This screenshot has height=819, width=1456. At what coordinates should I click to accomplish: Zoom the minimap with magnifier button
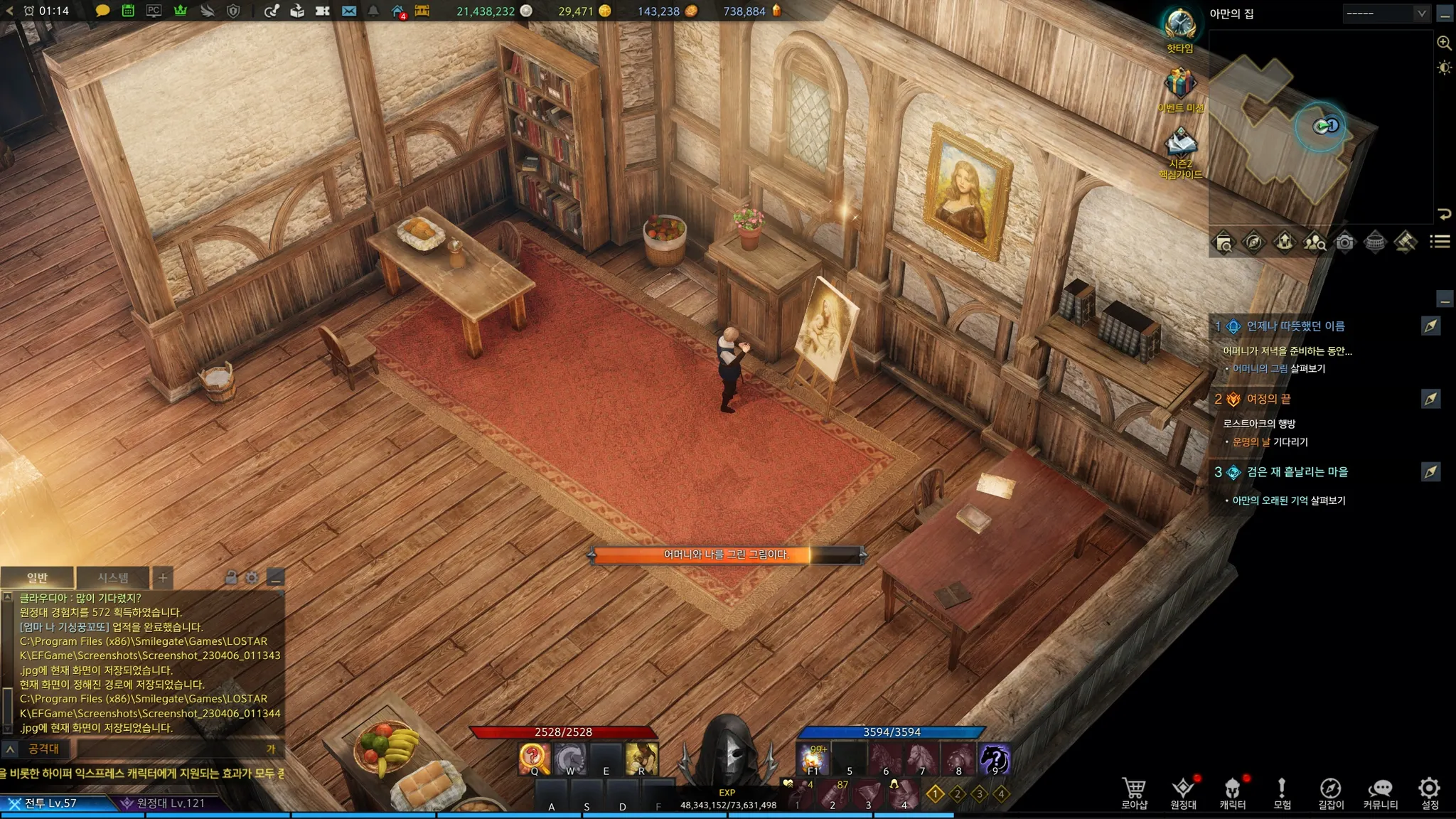[x=1444, y=43]
